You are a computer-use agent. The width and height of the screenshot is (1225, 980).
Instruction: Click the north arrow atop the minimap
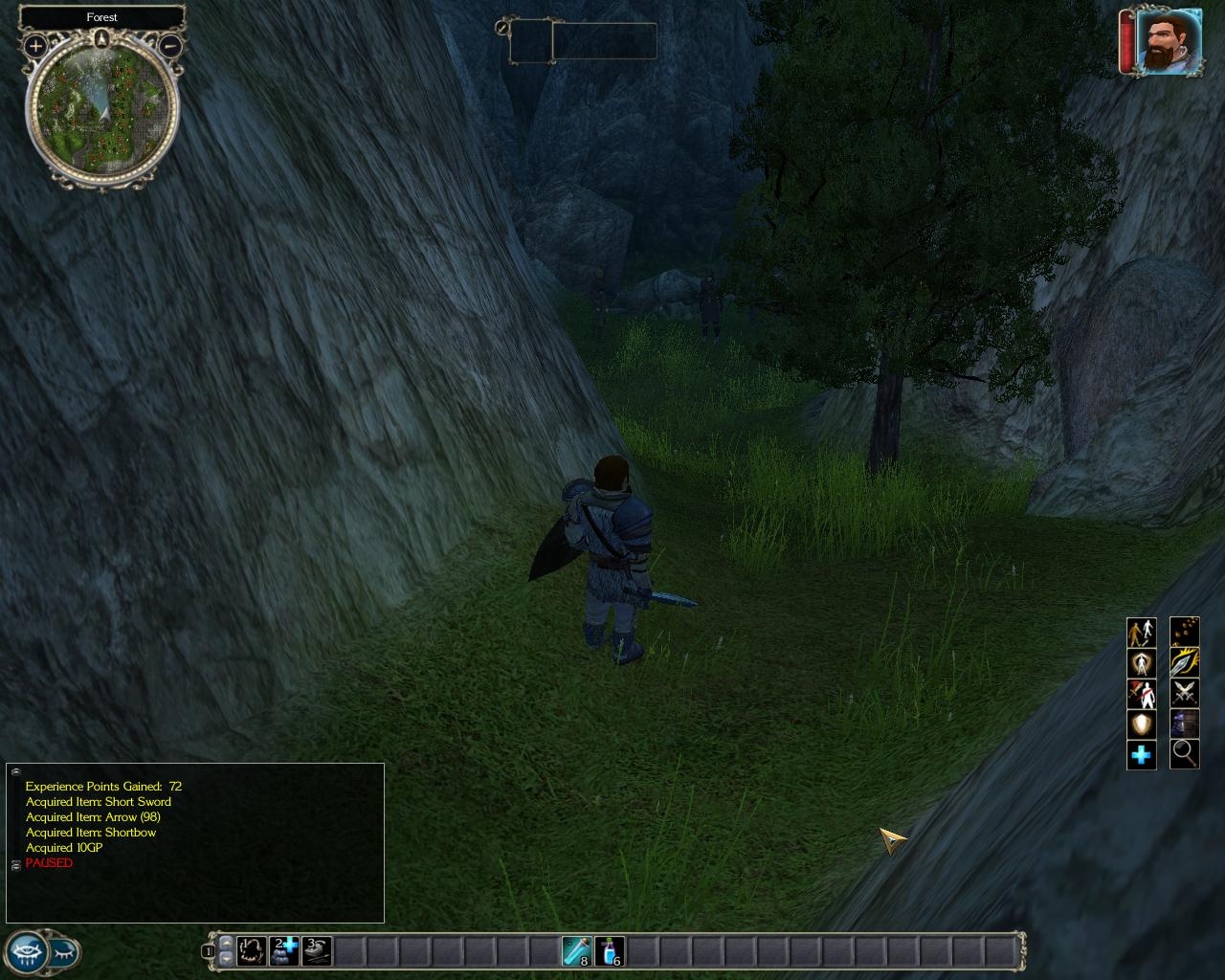pos(102,39)
